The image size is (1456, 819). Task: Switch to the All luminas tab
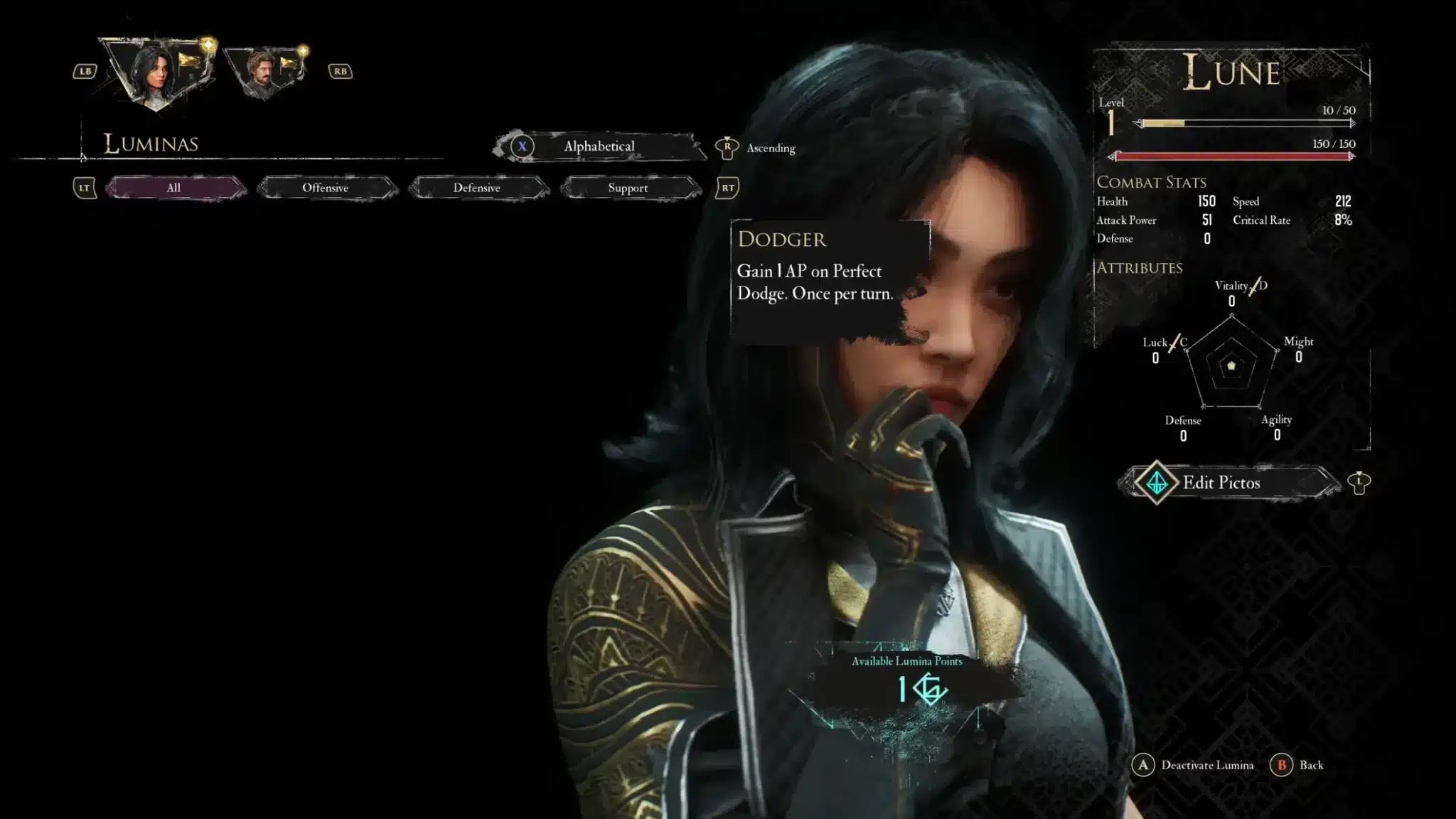174,188
